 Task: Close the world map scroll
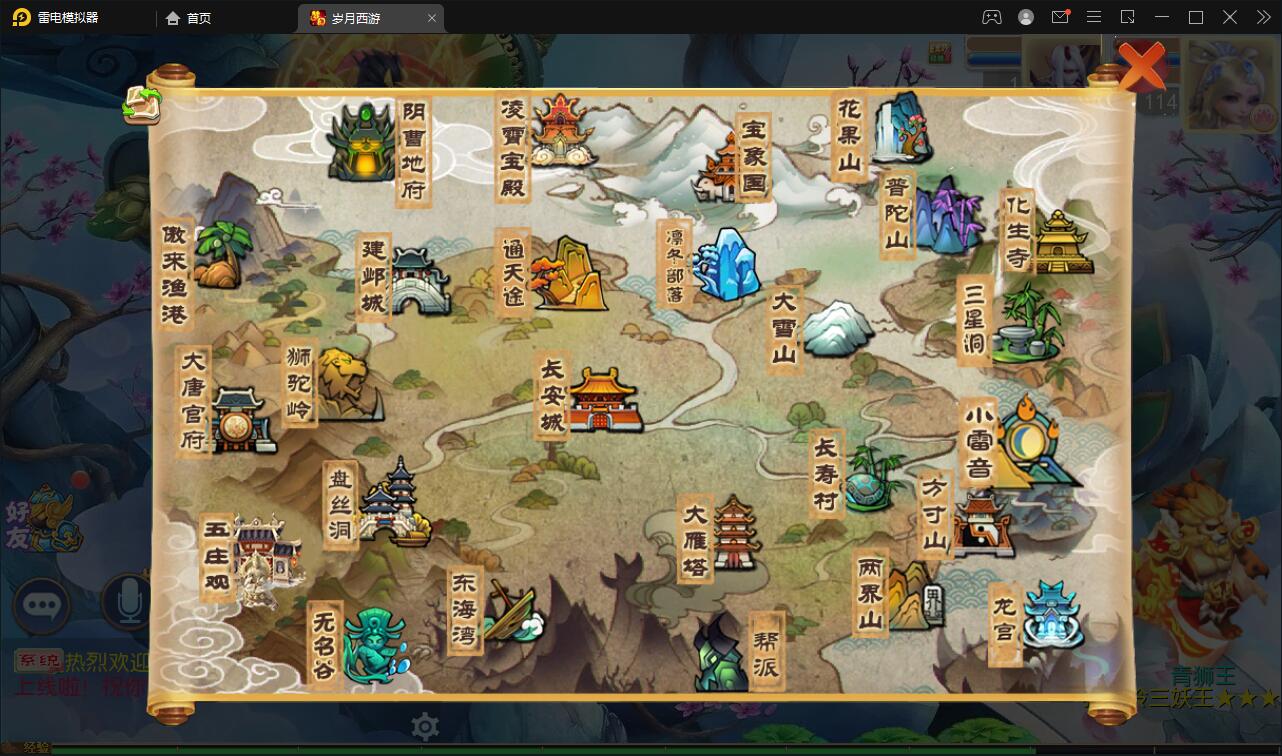pos(1140,66)
